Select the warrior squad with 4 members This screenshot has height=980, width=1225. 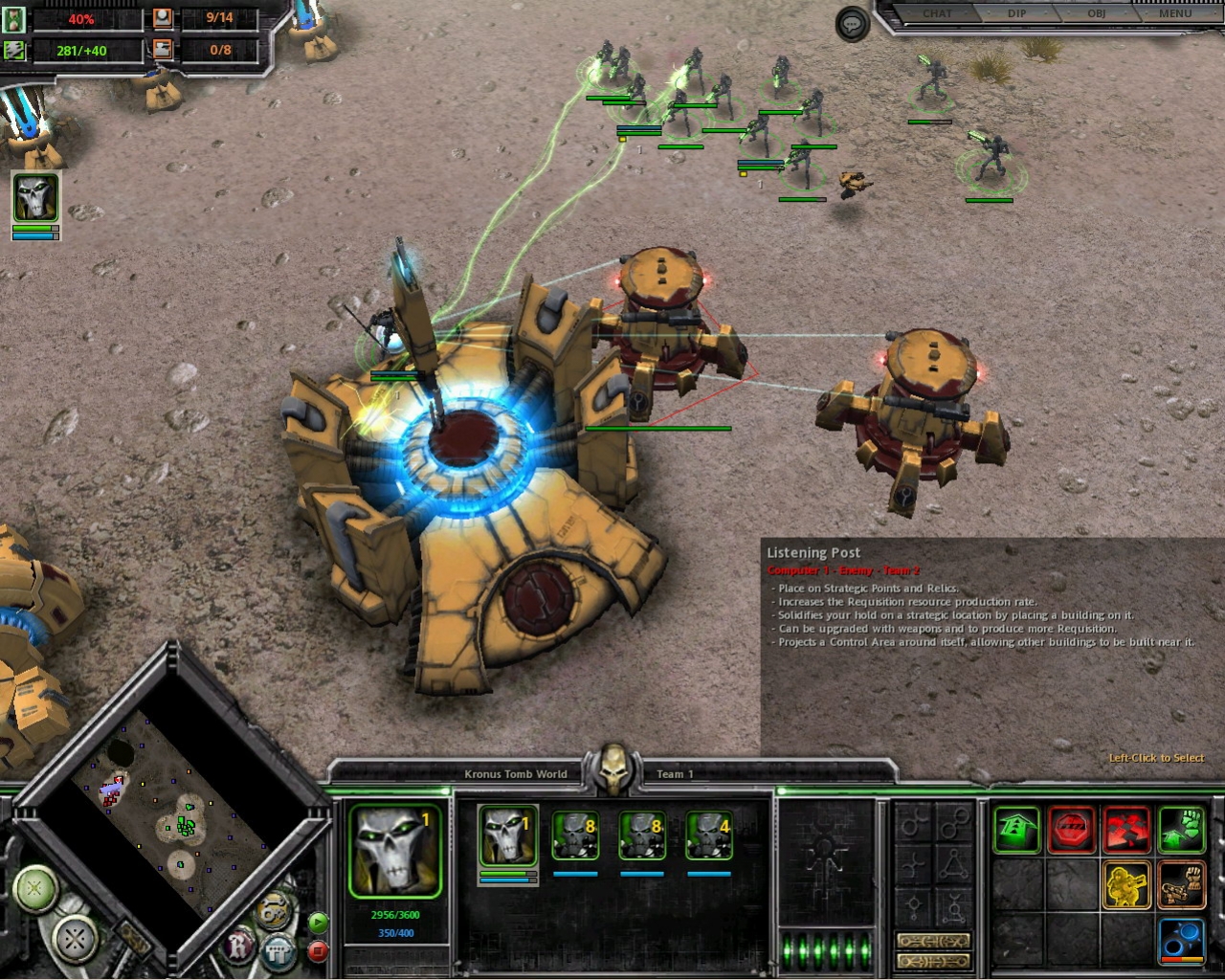tap(708, 835)
